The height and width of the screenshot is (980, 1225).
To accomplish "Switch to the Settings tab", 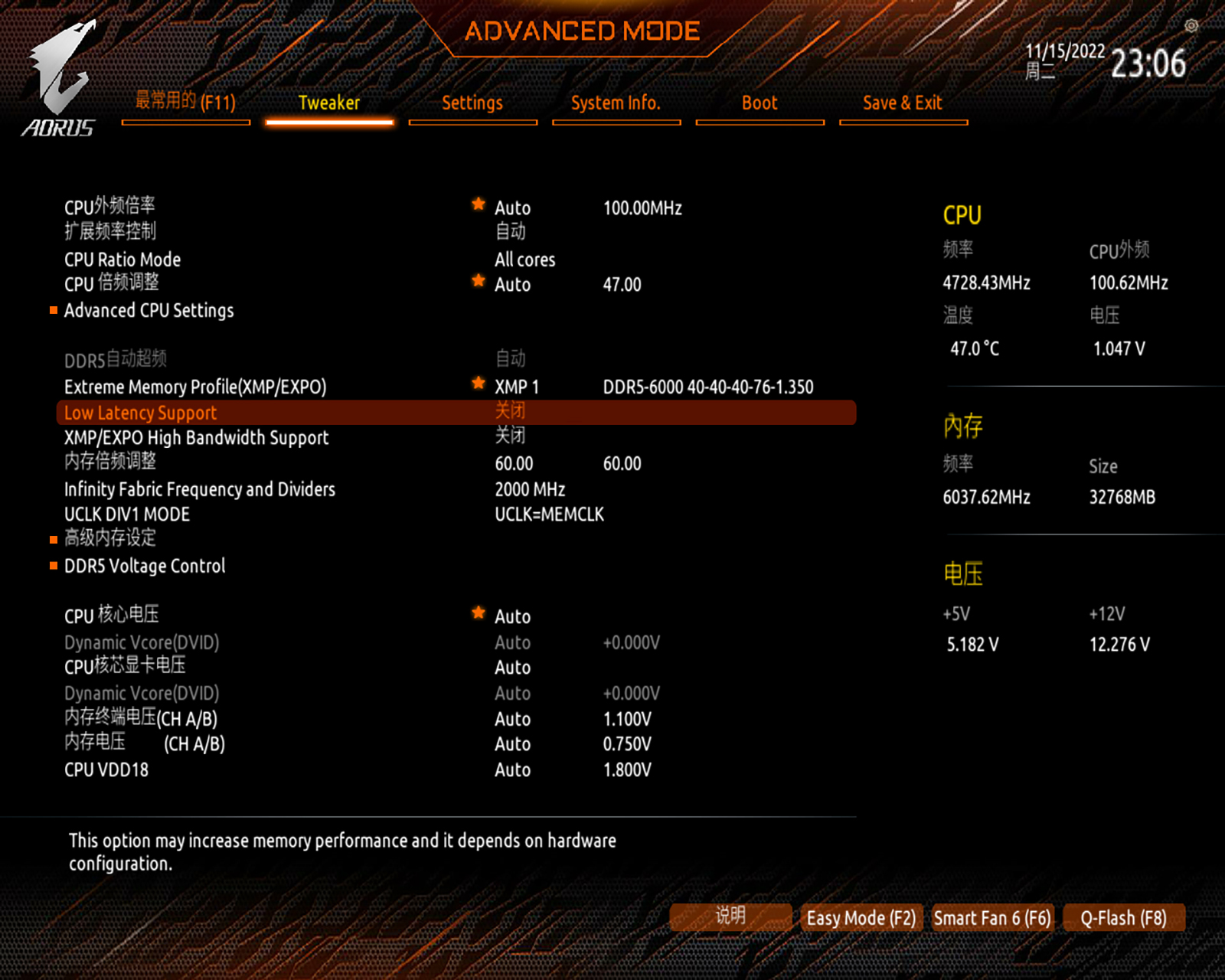I will click(x=472, y=103).
